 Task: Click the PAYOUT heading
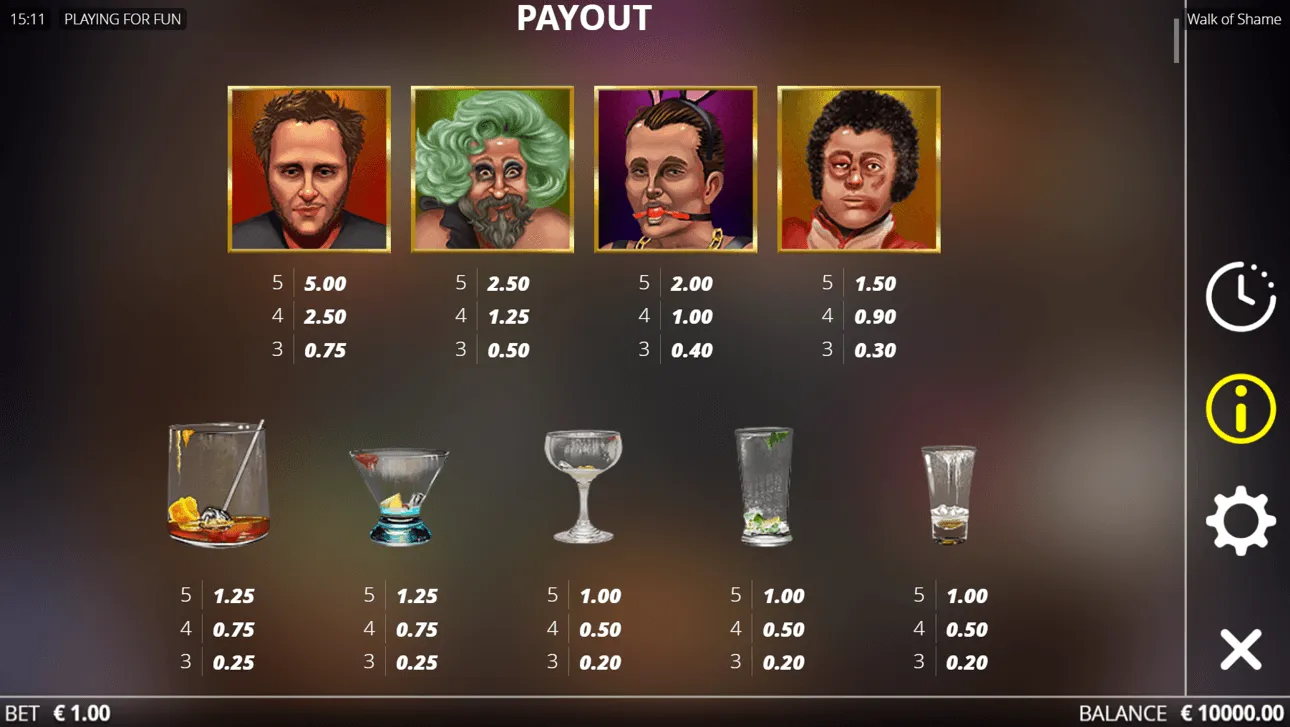tap(583, 18)
